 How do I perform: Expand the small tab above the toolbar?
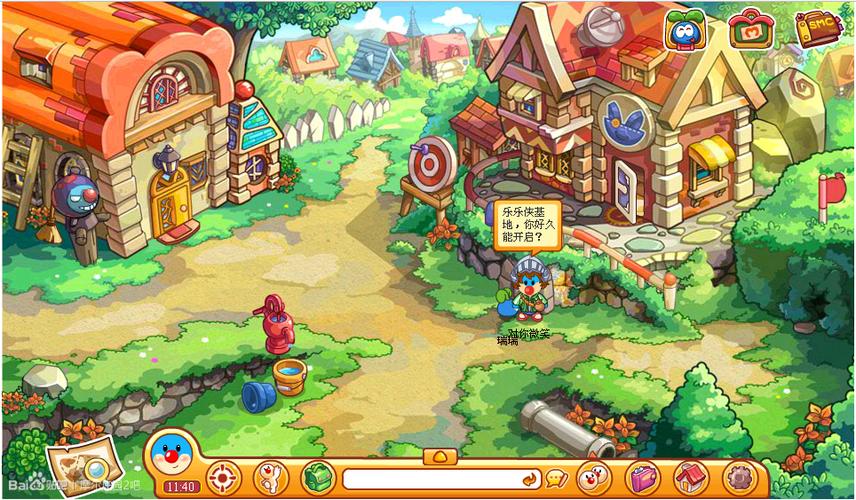pyautogui.click(x=439, y=456)
